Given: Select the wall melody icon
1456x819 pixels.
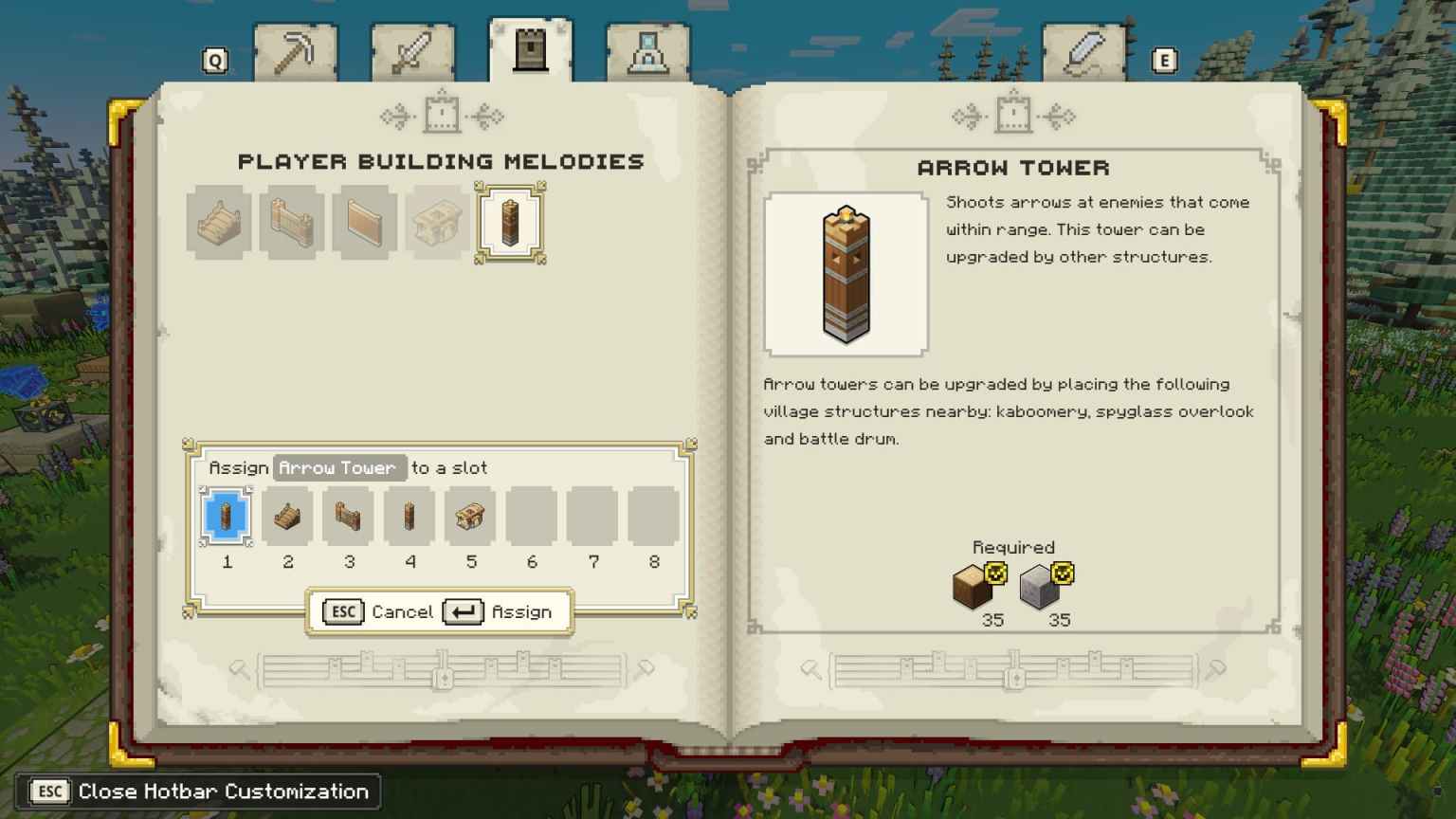Looking at the screenshot, I should (x=364, y=222).
